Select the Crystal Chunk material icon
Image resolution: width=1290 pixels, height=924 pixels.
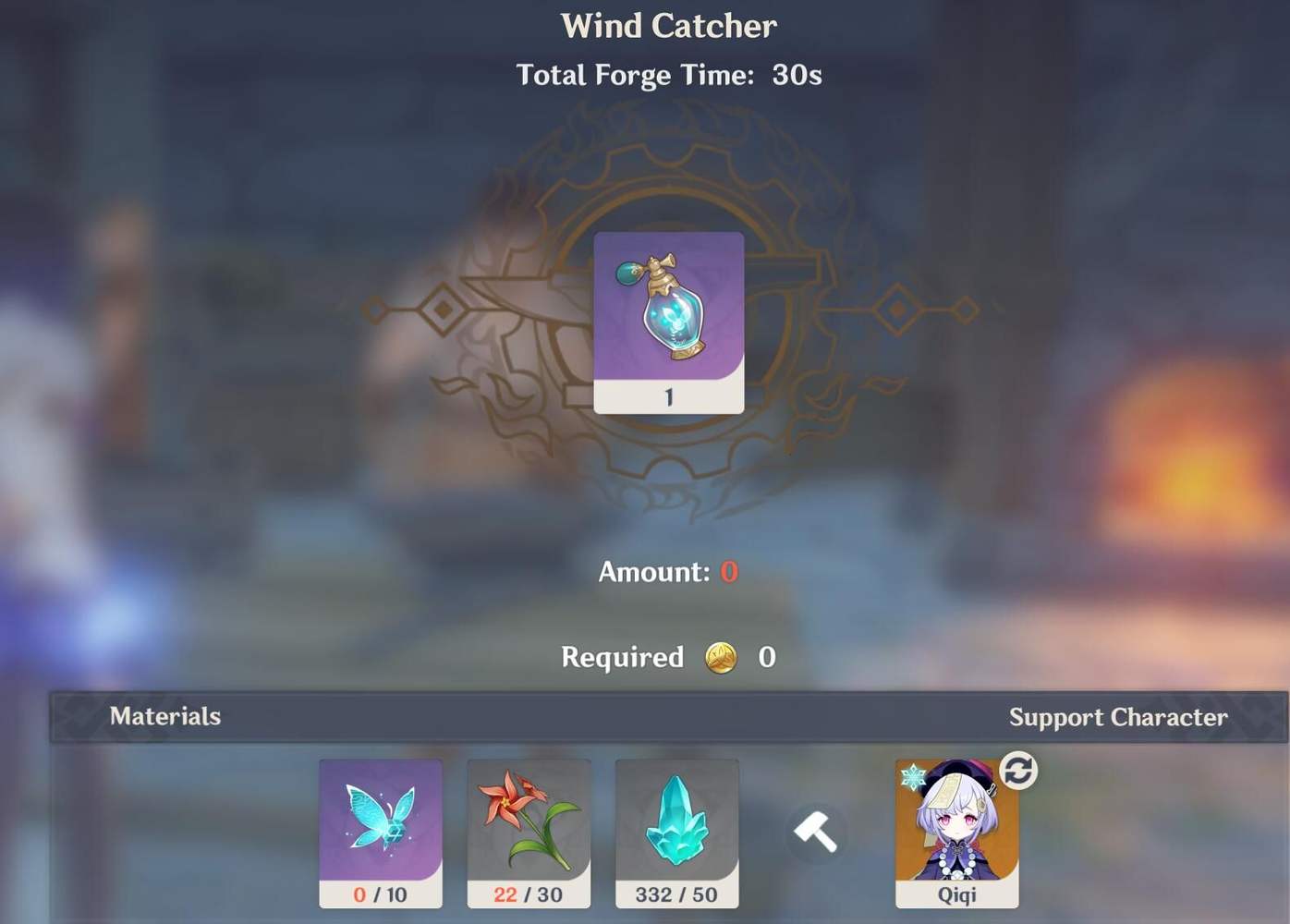[x=676, y=827]
